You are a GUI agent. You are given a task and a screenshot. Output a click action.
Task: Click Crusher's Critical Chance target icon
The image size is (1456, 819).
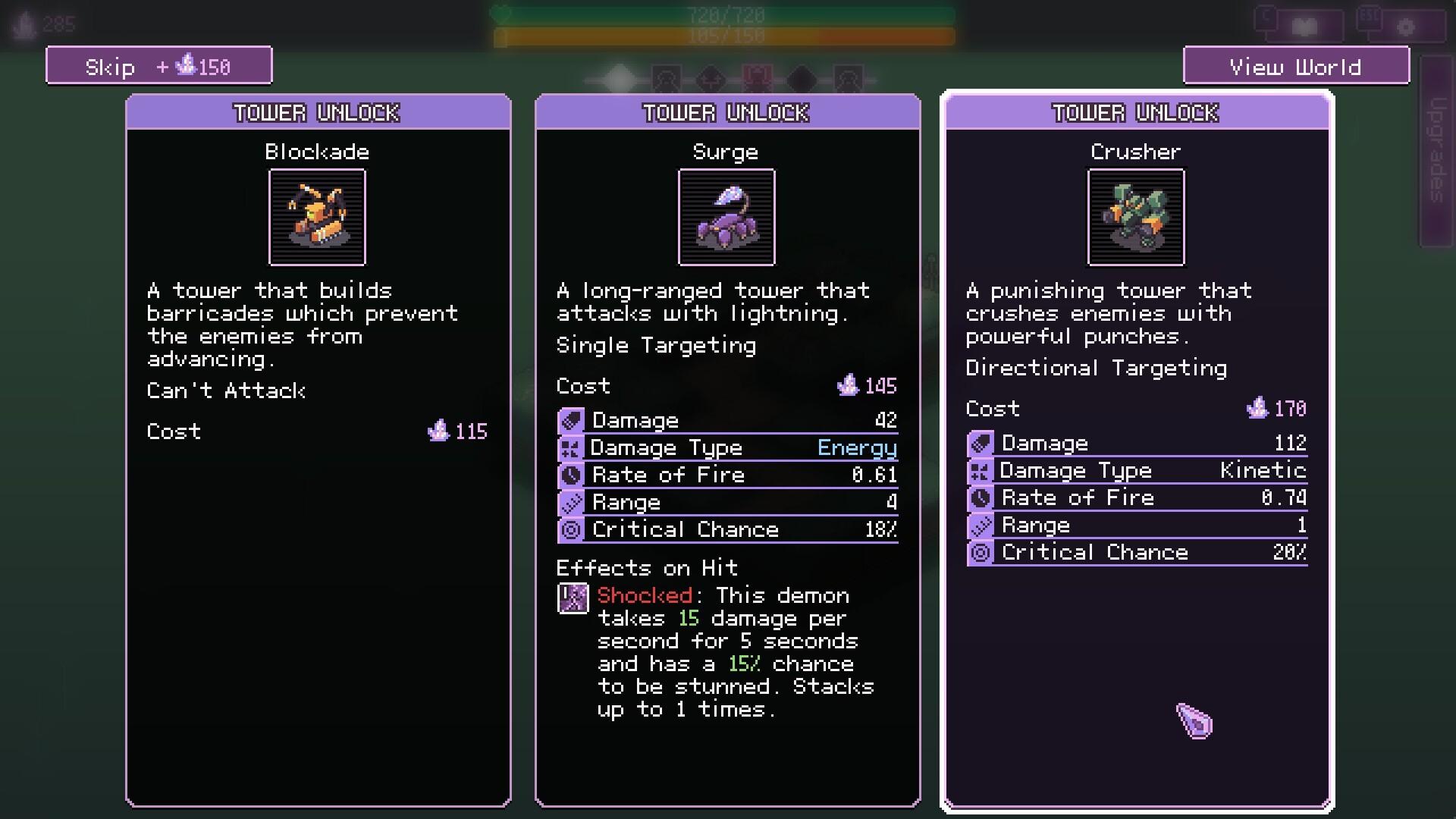(x=981, y=552)
